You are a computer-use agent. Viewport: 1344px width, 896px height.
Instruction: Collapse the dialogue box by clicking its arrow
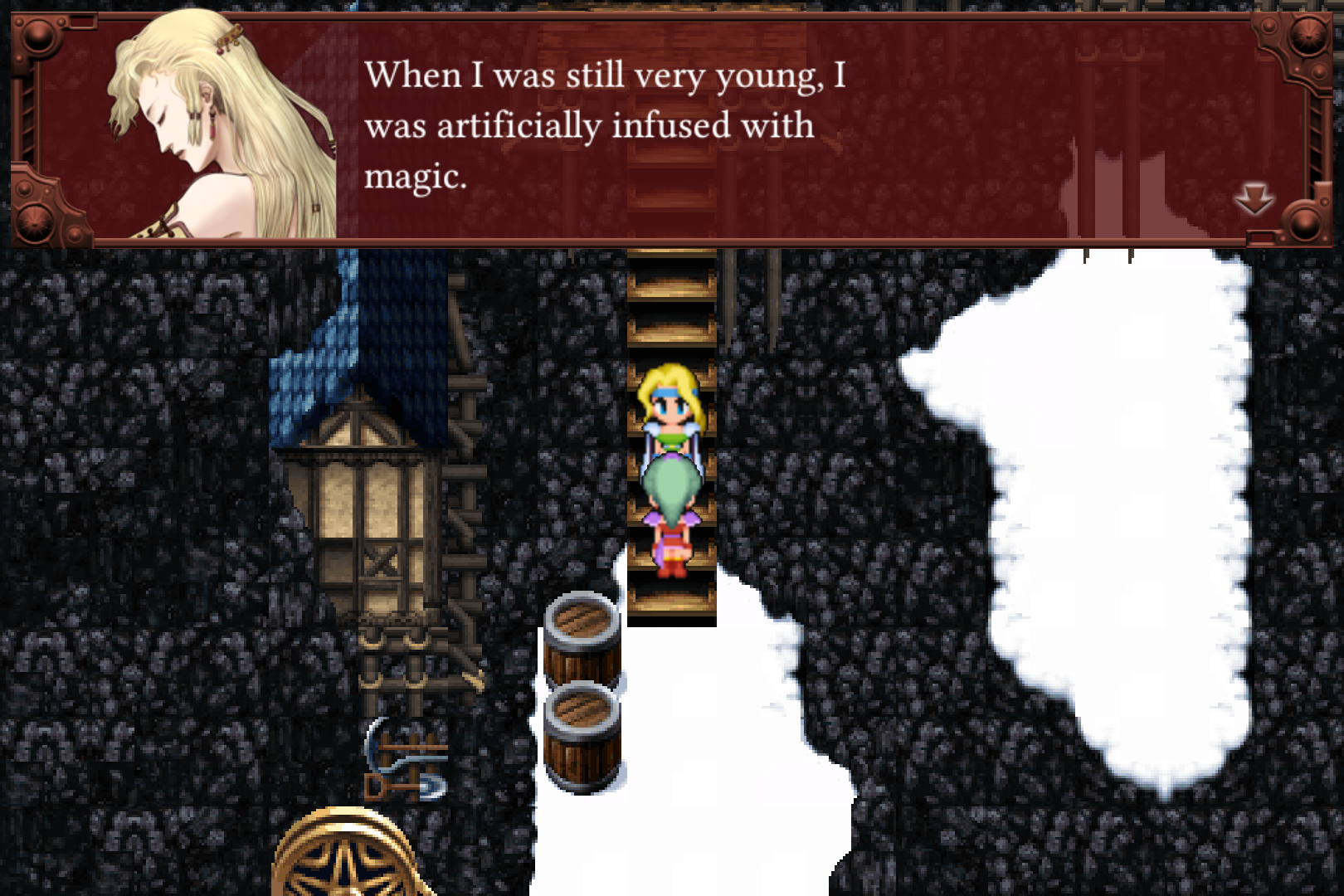point(1254,197)
